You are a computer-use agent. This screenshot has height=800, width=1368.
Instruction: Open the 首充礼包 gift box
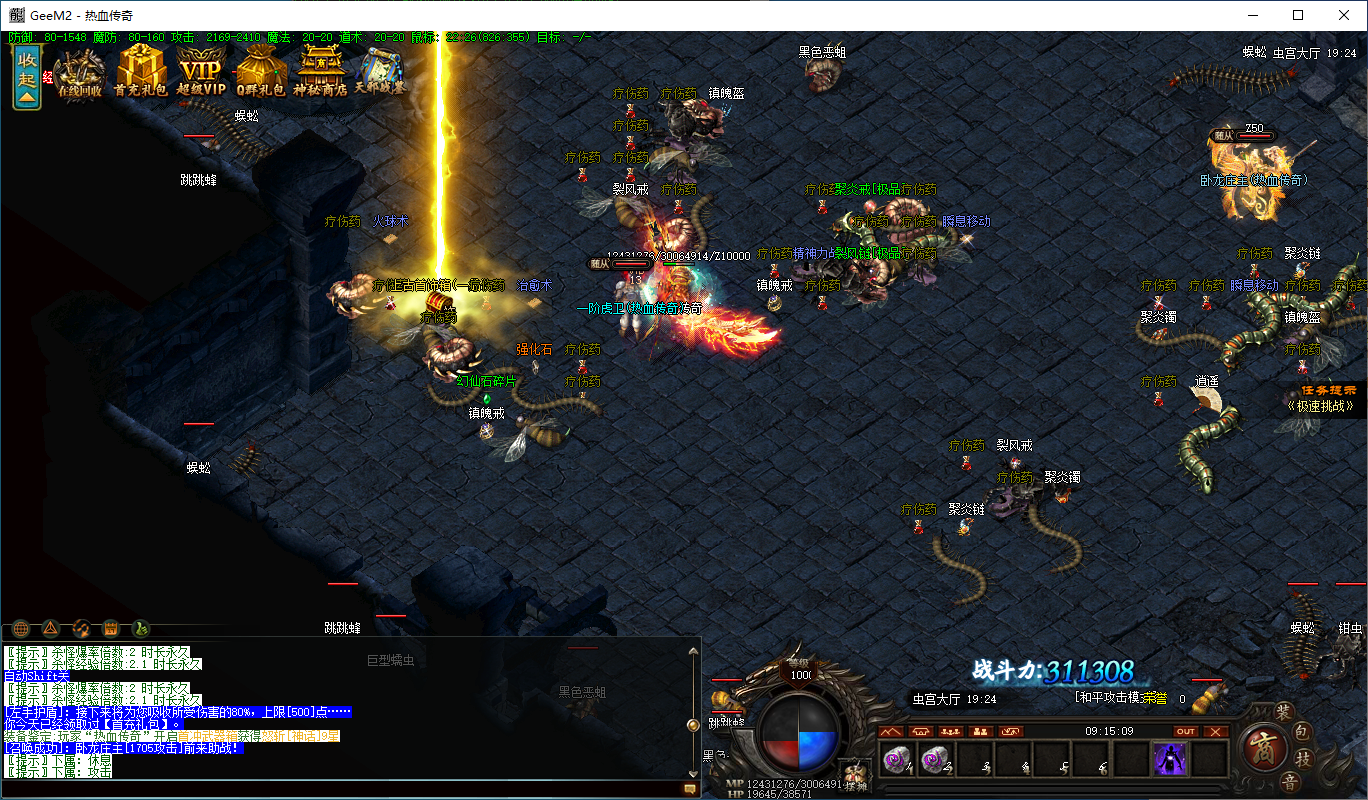pos(141,72)
